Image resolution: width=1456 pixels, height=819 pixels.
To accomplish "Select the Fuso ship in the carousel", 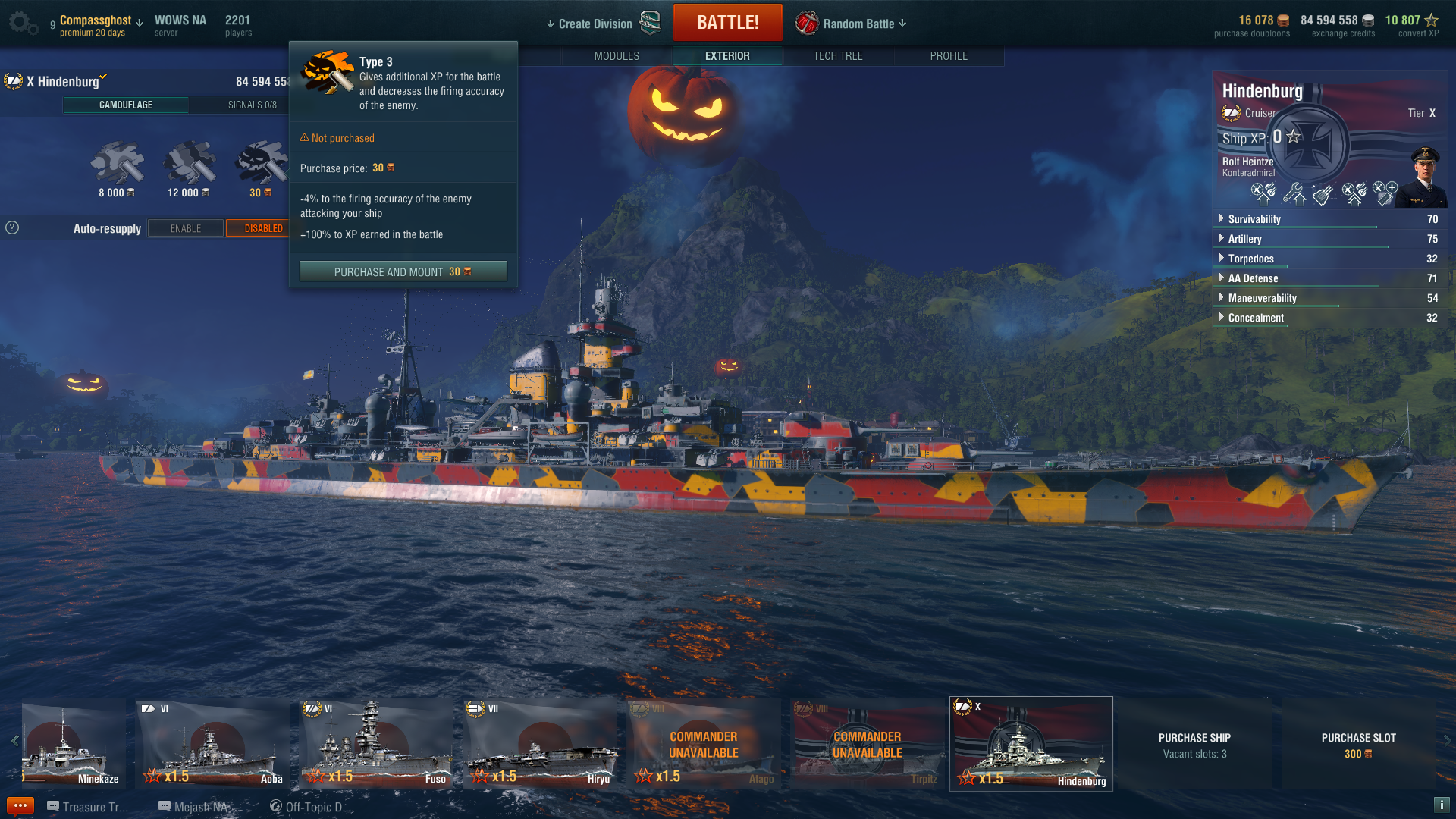I will pos(376,744).
